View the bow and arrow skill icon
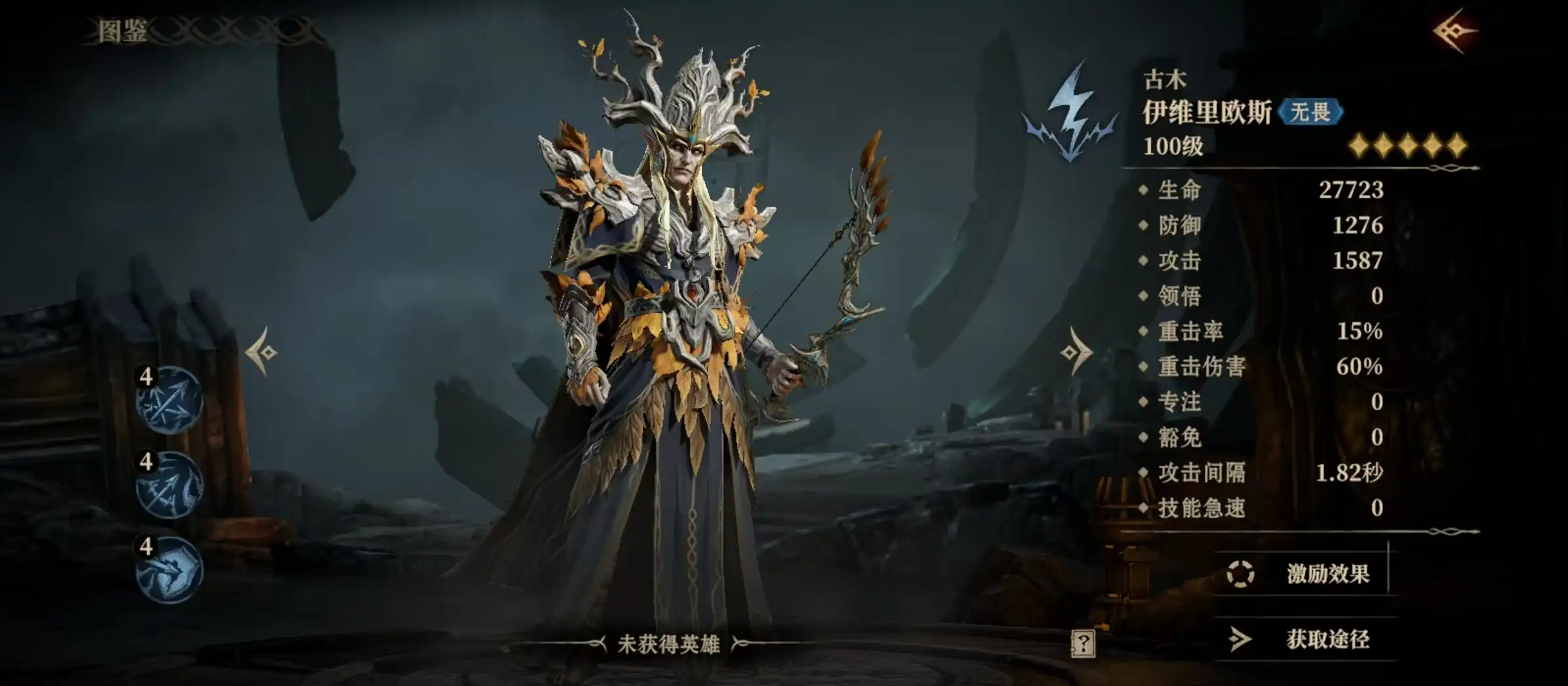Image resolution: width=1568 pixels, height=686 pixels. point(169,485)
